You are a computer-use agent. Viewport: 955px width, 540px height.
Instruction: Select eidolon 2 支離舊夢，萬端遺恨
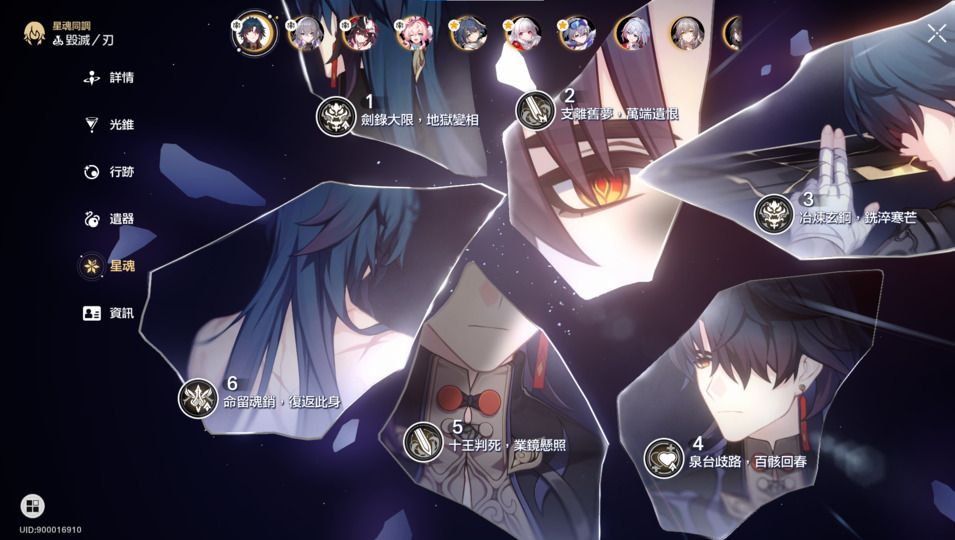[535, 110]
